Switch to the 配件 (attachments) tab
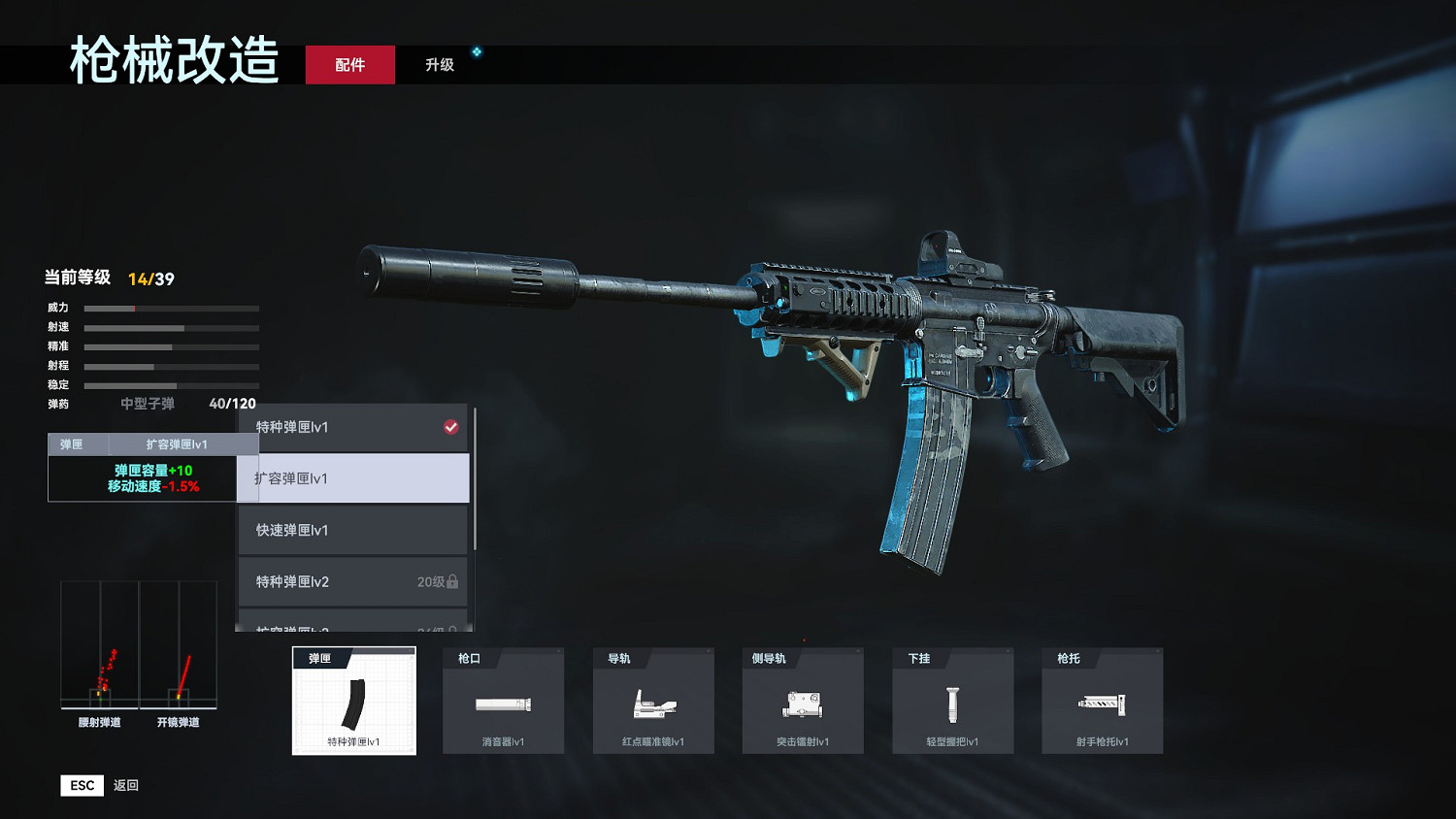The height and width of the screenshot is (819, 1456). coord(349,65)
